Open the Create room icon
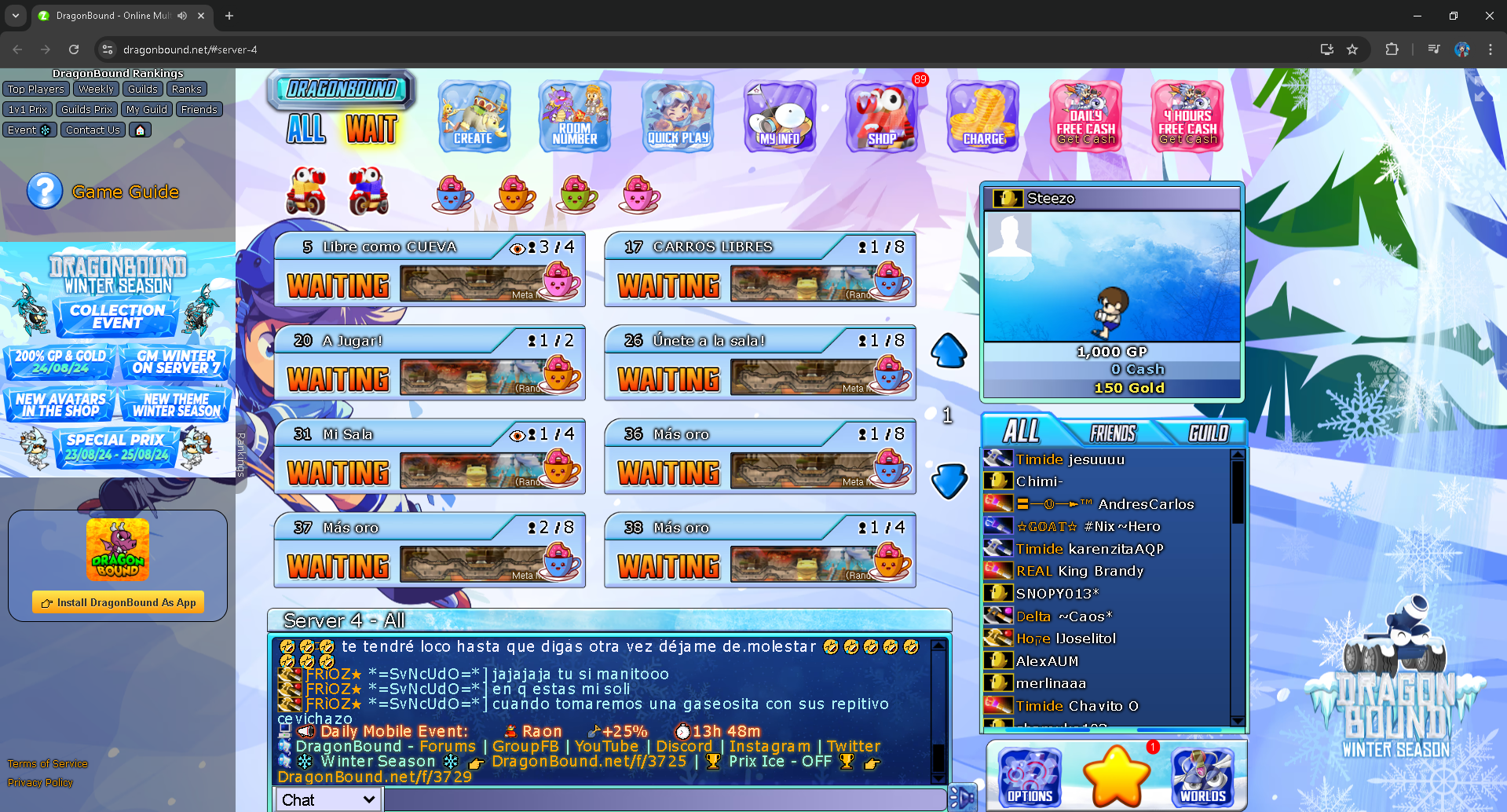 coord(474,116)
